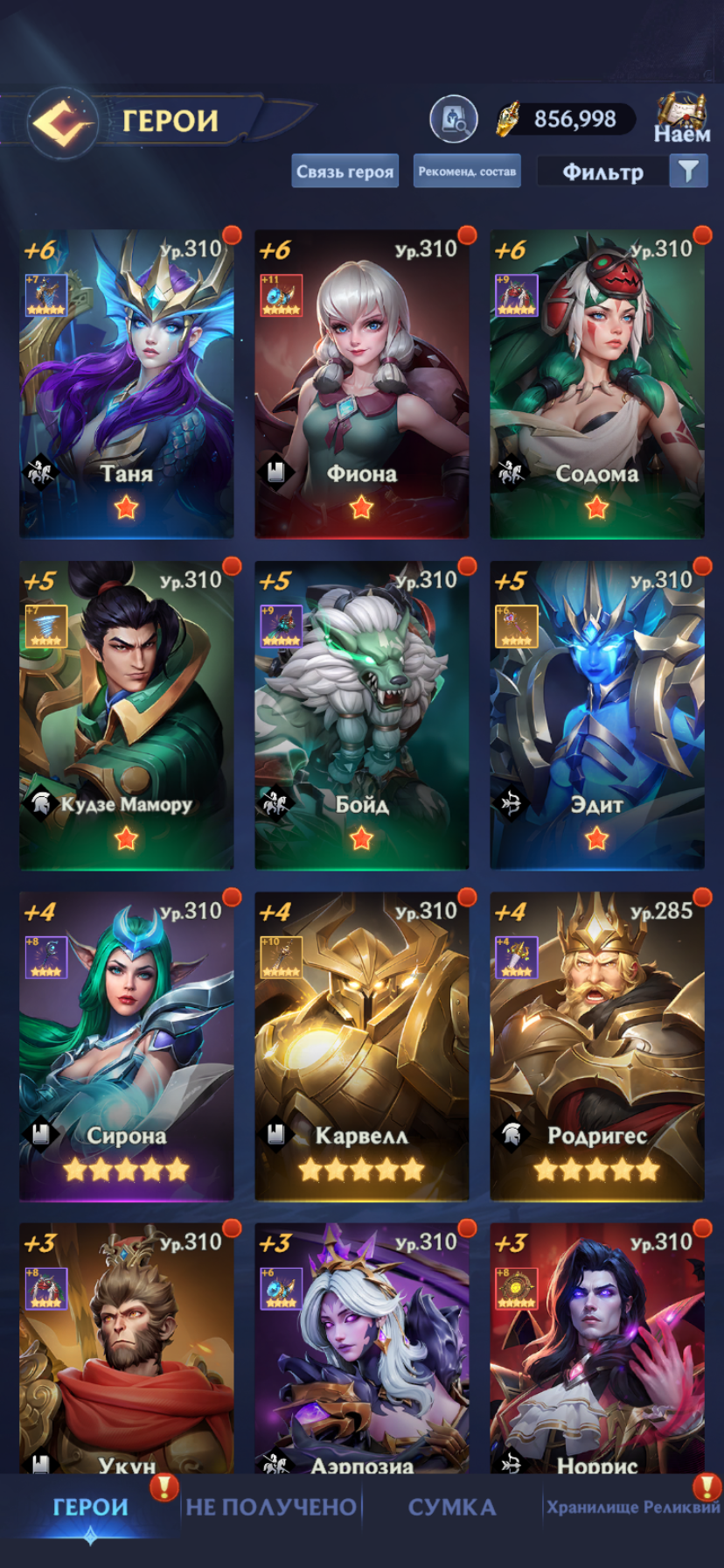Choose the Карвелл golden knight card
The height and width of the screenshot is (1568, 724).
tap(361, 1045)
